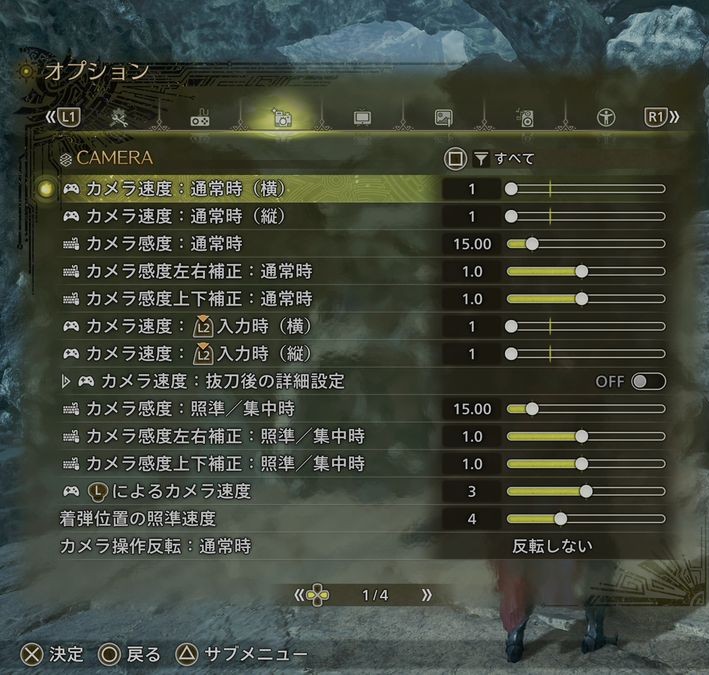The width and height of the screenshot is (709, 675).
Task: Open the speaker audio settings tab
Action: [x=527, y=118]
